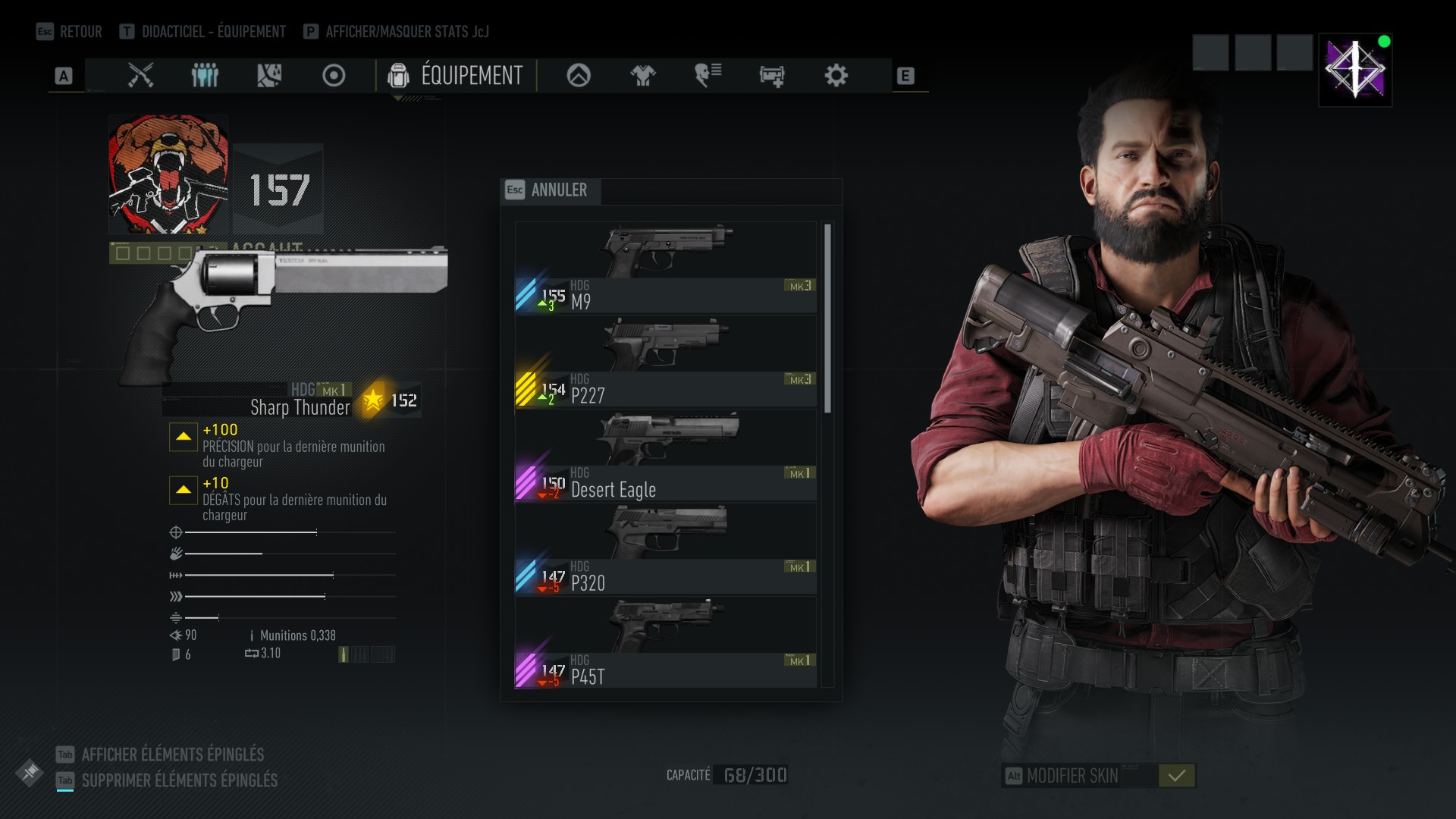Open the Équipement tab
This screenshot has height=819, width=1456.
point(456,76)
